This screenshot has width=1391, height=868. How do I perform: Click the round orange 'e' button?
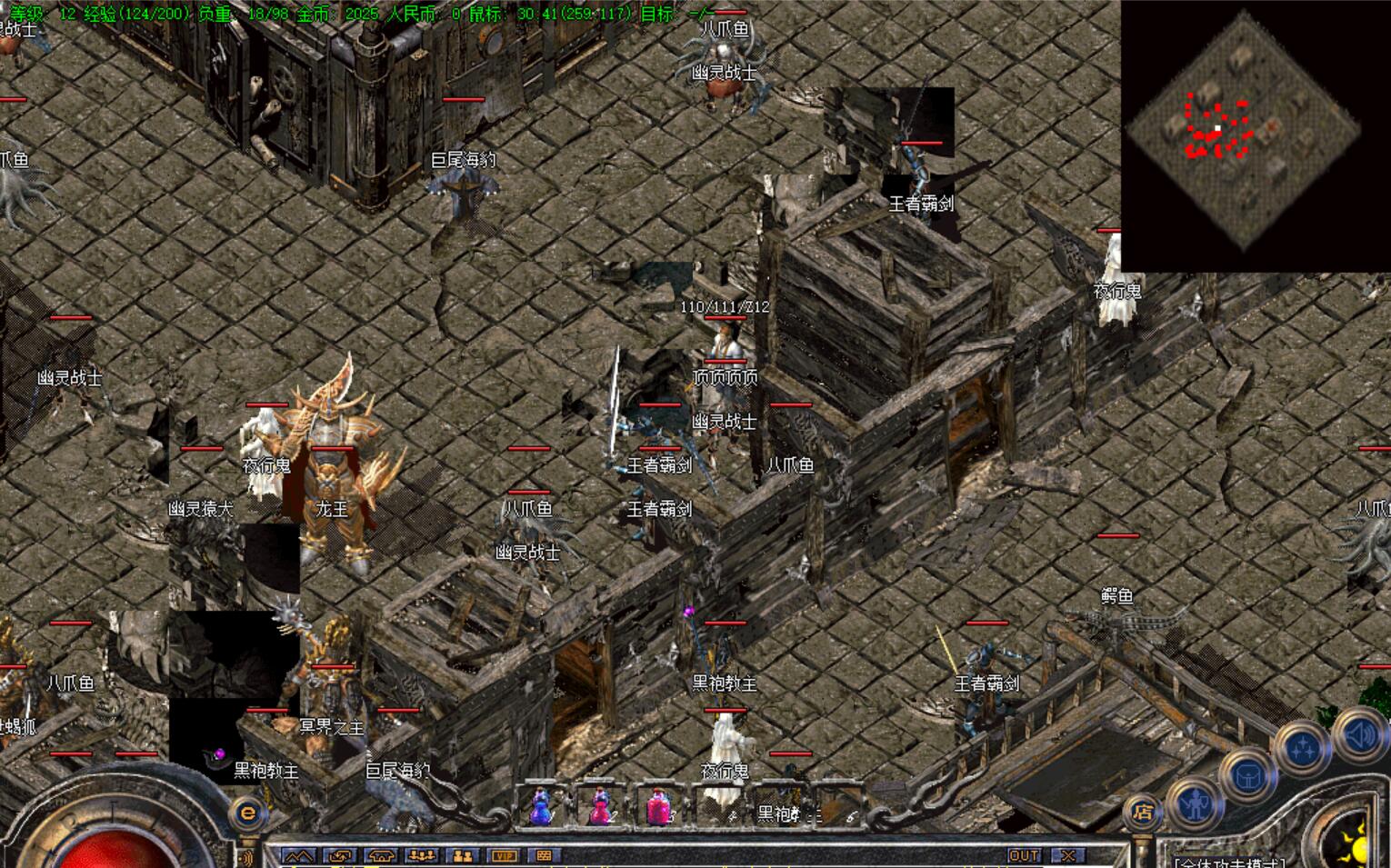[247, 813]
